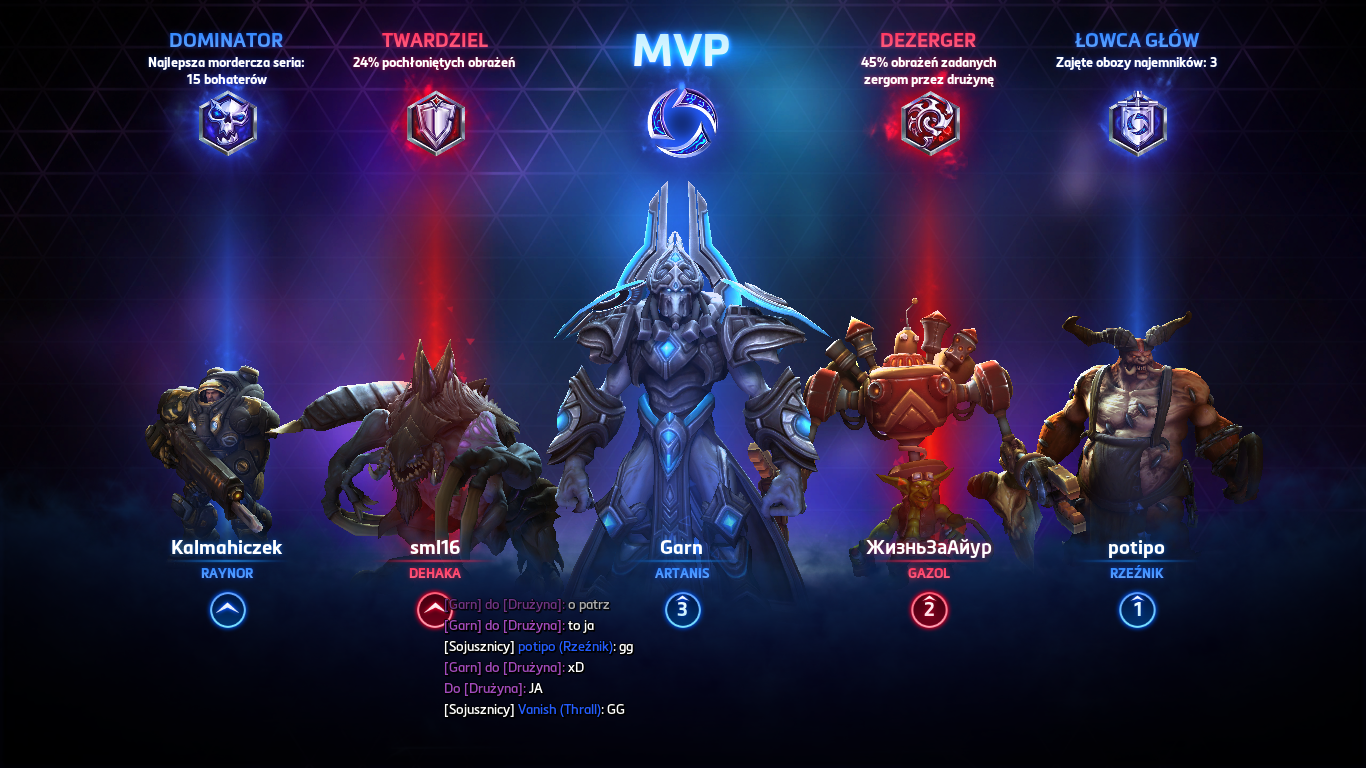Click the Kalmahiczek player name label
The width and height of the screenshot is (1366, 768).
tap(227, 548)
